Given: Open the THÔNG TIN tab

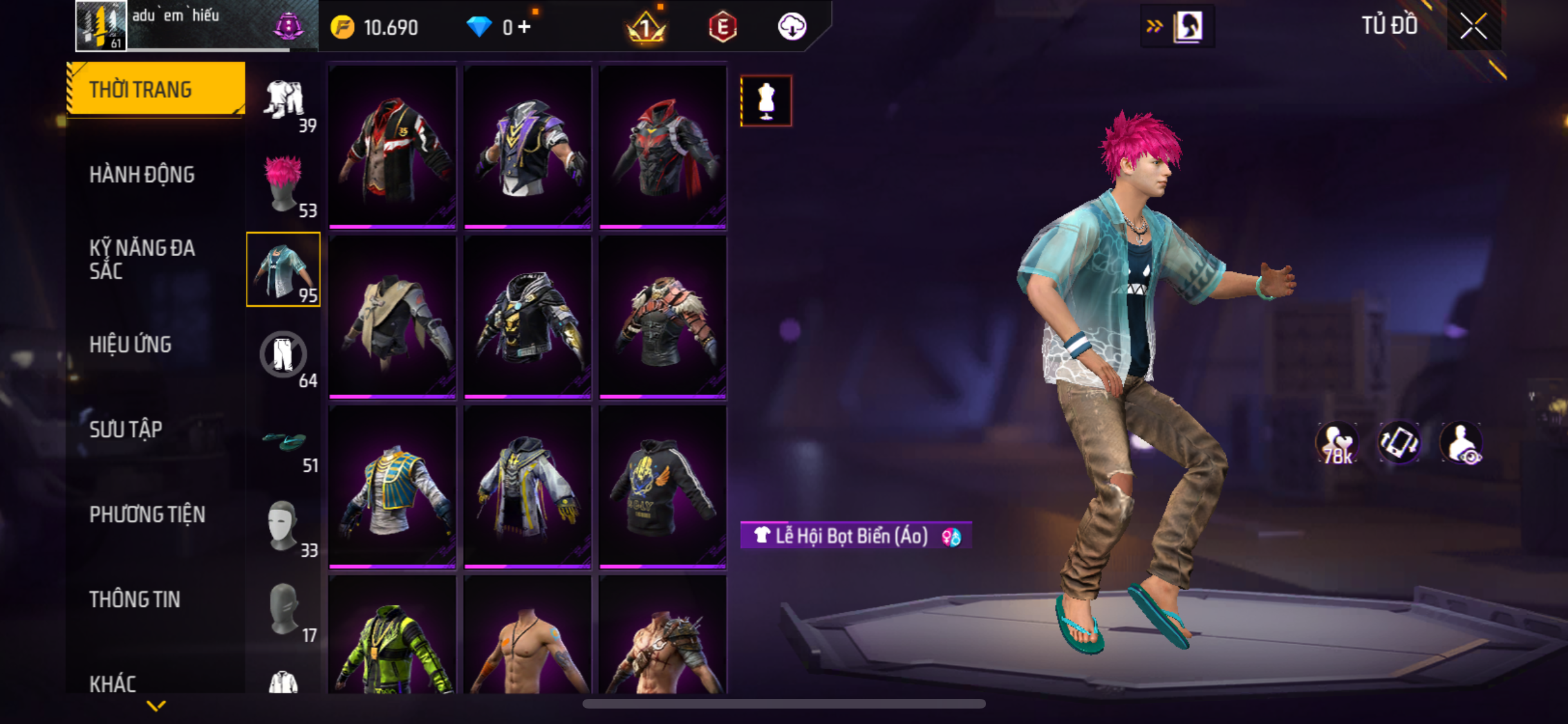Looking at the screenshot, I should 135,599.
